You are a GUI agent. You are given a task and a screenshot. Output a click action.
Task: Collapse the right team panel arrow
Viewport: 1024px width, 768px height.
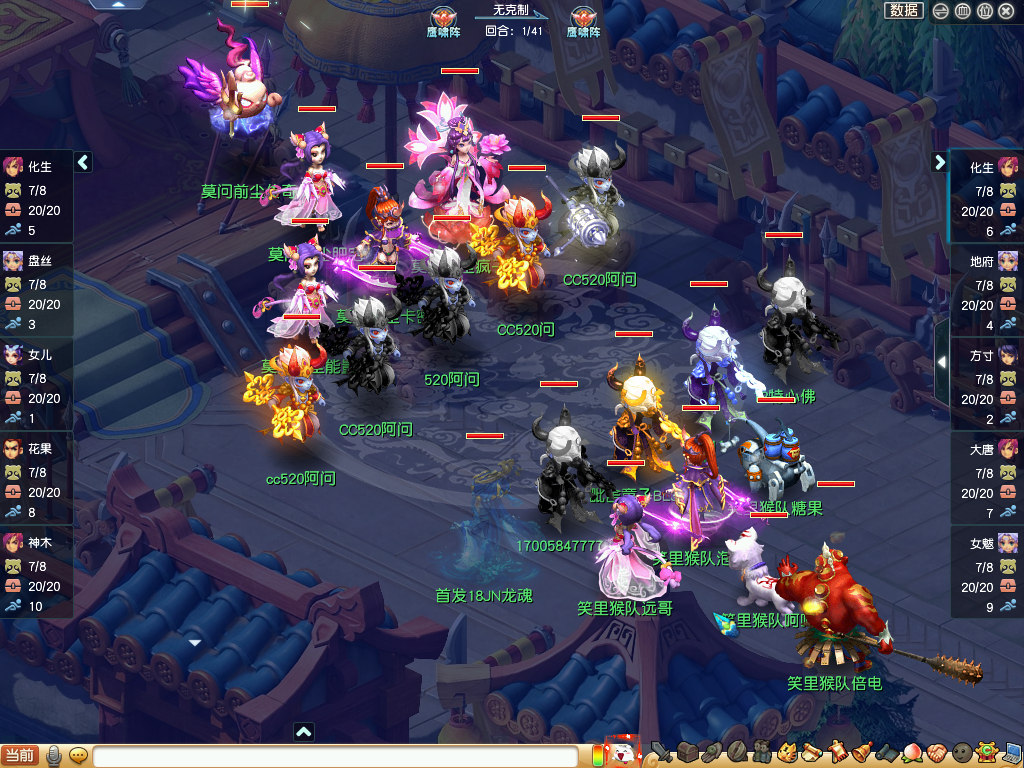pos(940,162)
